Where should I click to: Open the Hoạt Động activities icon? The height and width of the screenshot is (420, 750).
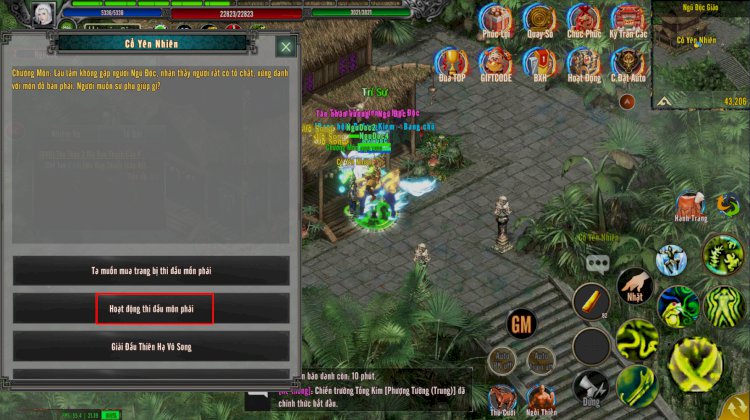click(x=584, y=62)
